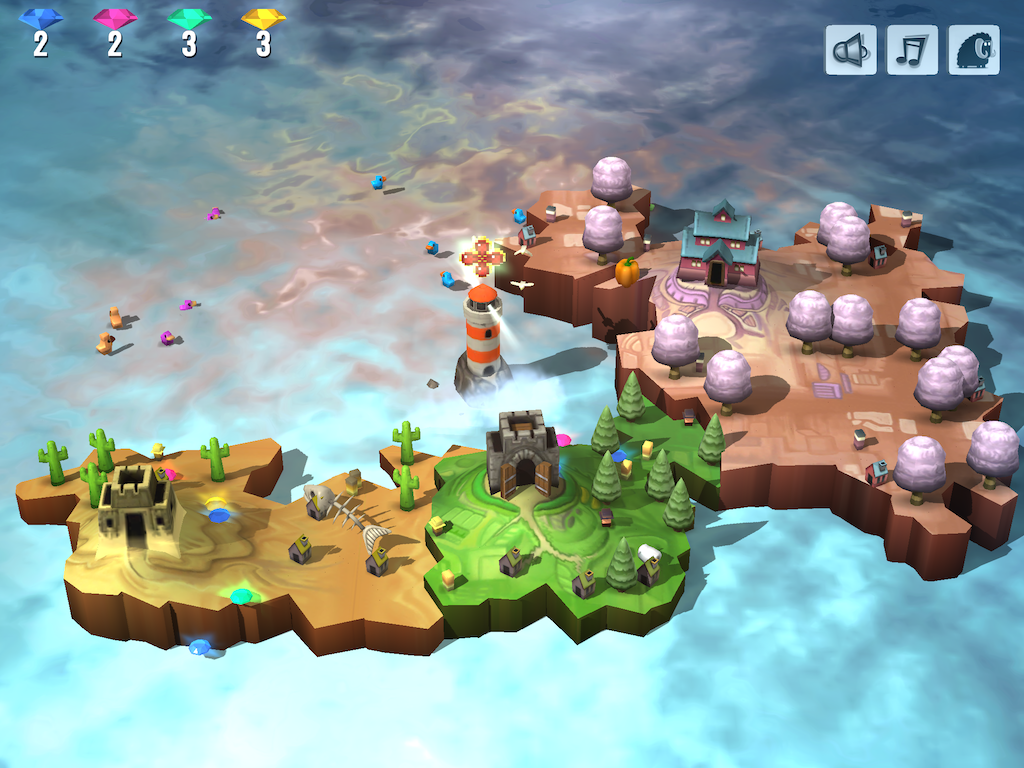This screenshot has height=768, width=1024.
Task: Toggle the sound effects speaker button
Action: point(850,50)
